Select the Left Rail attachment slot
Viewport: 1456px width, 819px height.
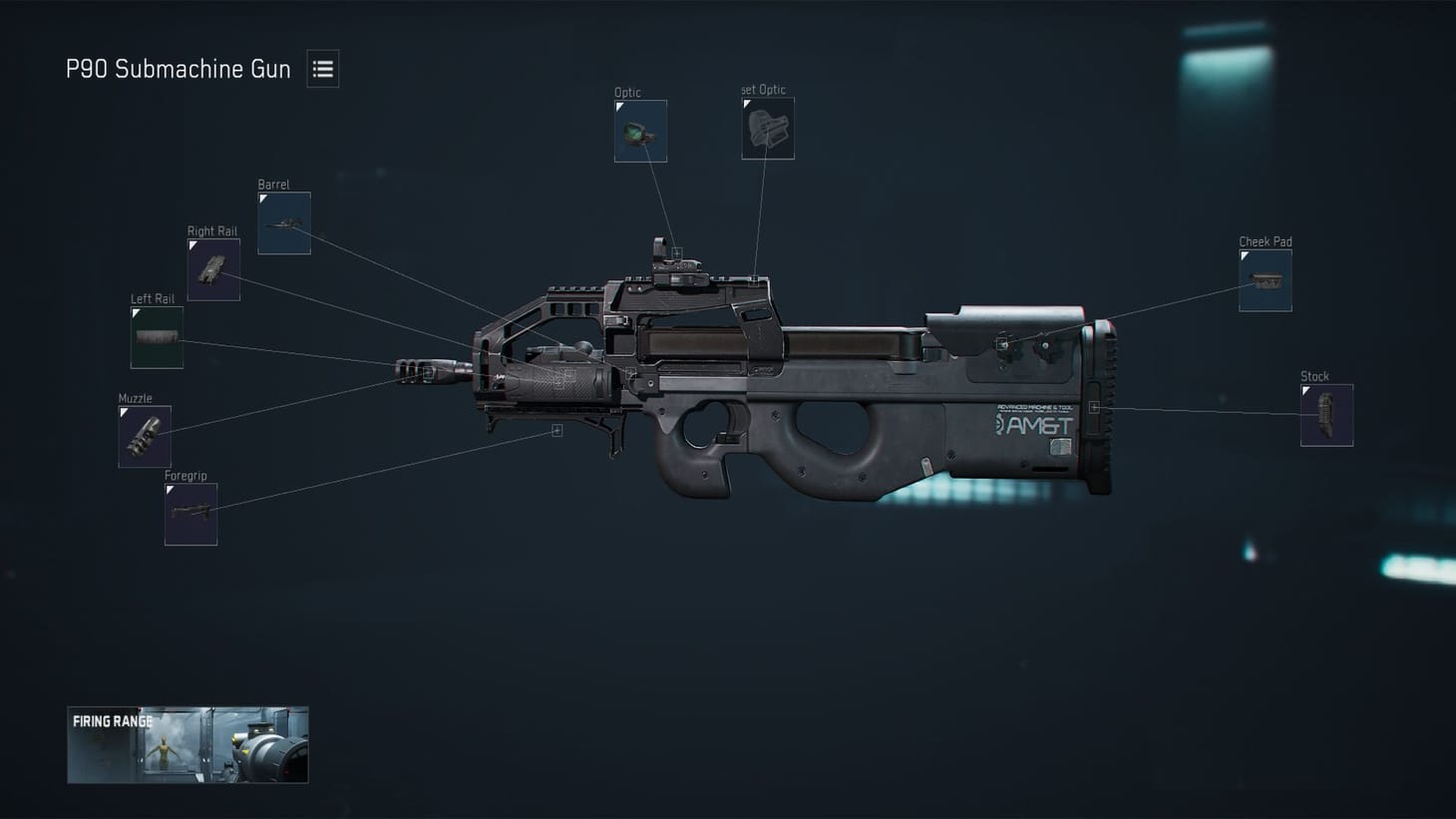[156, 336]
